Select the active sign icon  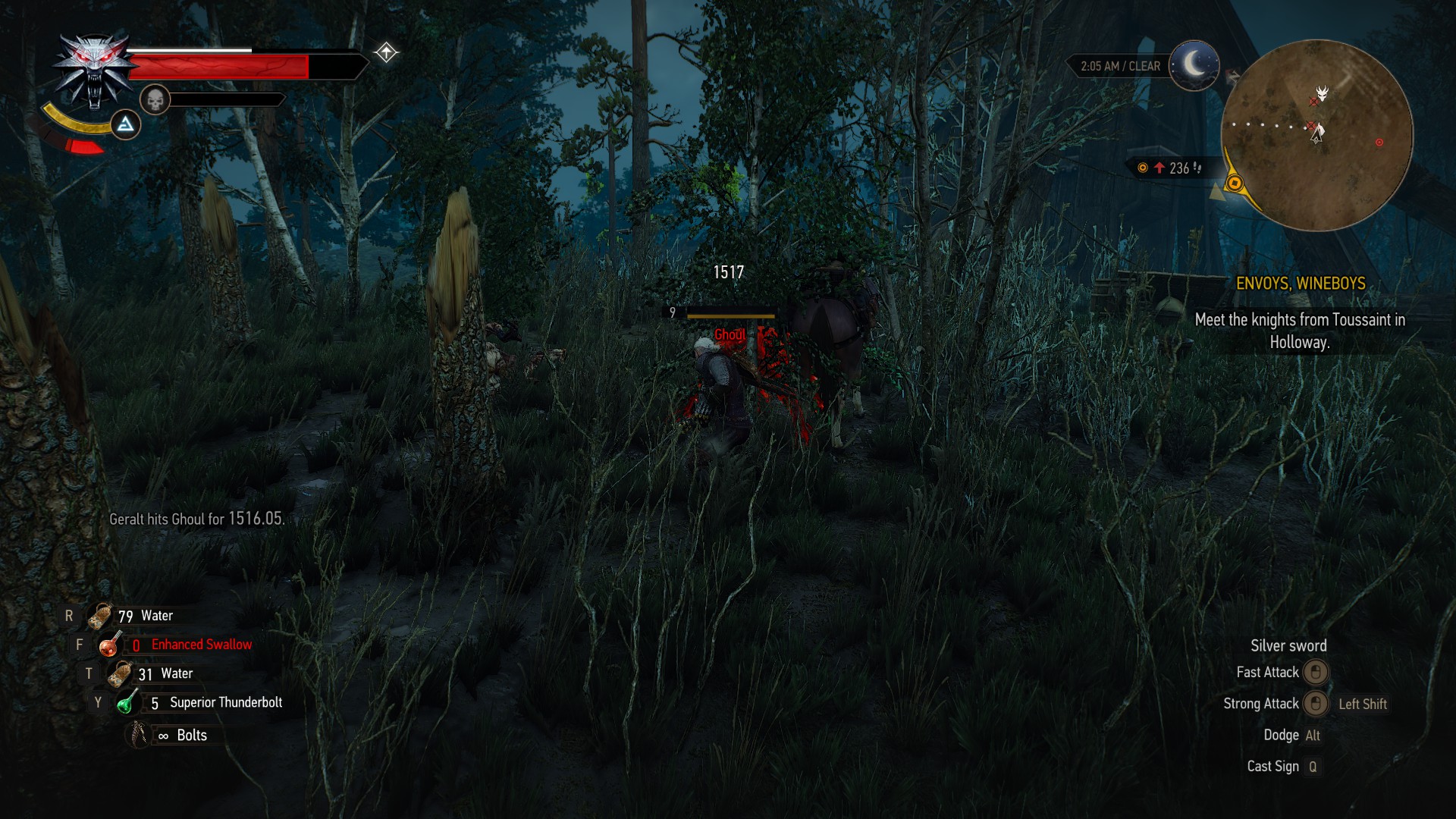126,124
